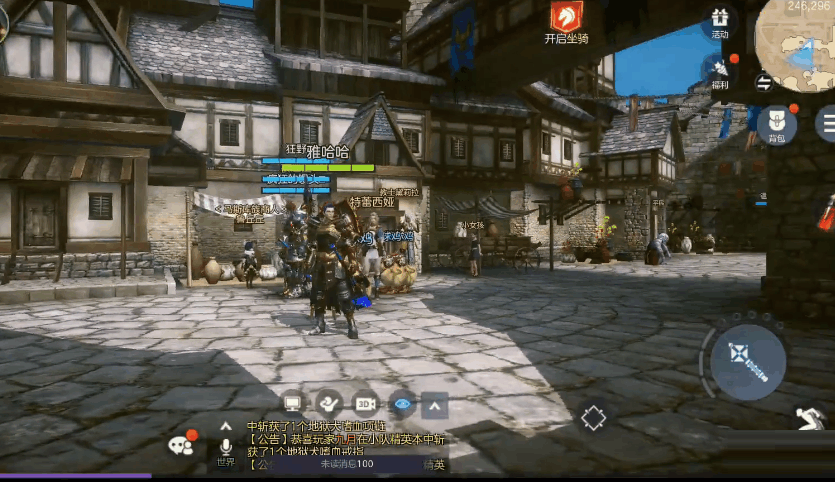The image size is (835, 482).
Task: Select the seated figure pose icon
Action: coord(329,404)
